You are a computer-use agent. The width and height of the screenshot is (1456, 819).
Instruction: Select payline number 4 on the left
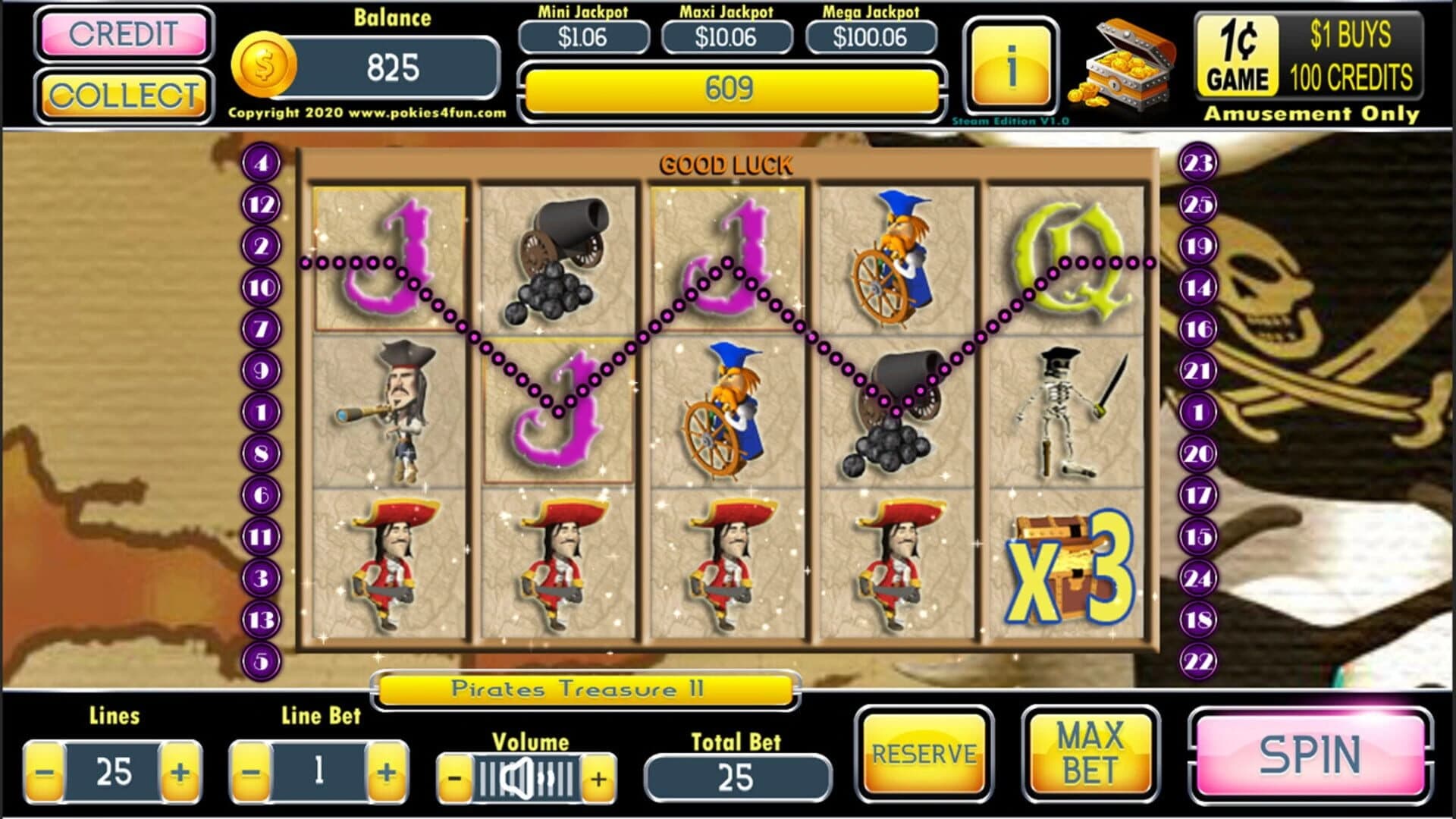[261, 163]
